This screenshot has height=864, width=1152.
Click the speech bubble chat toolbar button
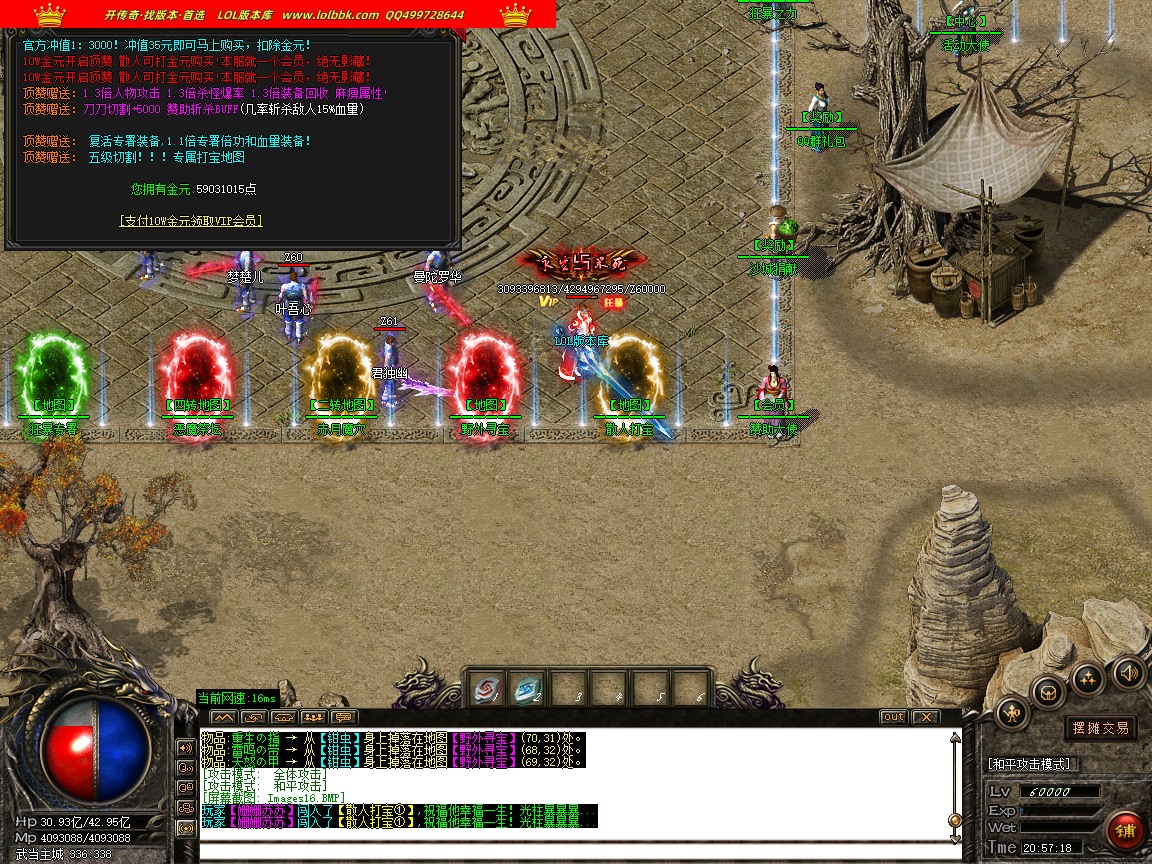pyautogui.click(x=343, y=717)
